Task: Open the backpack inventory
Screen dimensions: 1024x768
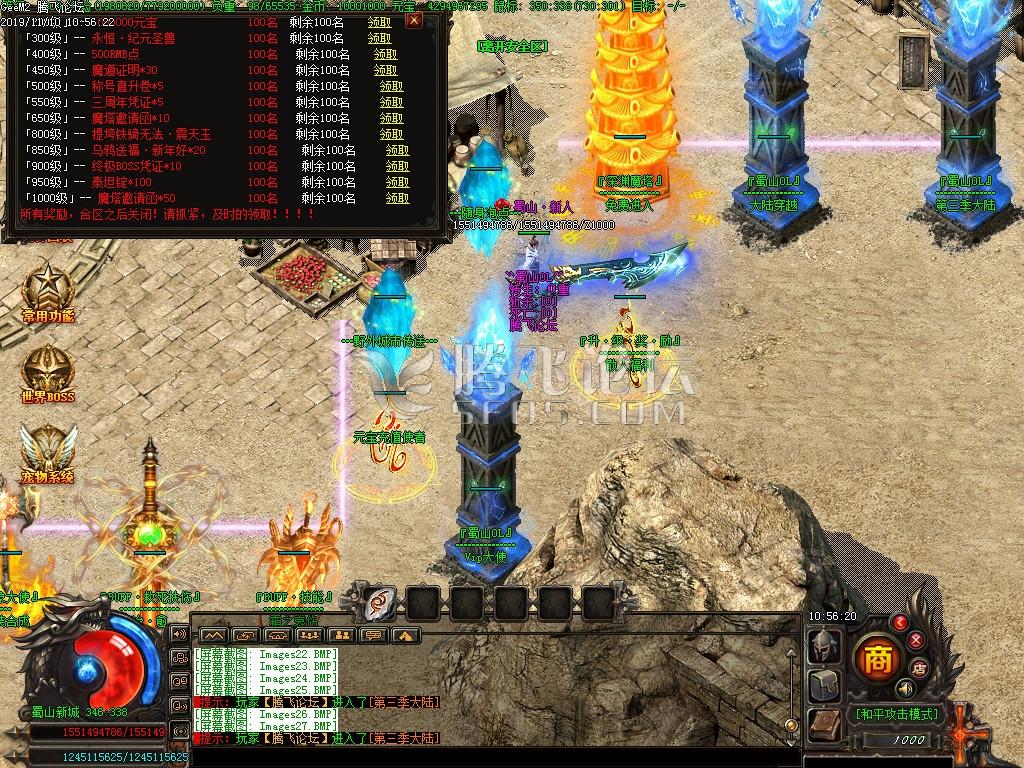Action: tap(824, 685)
